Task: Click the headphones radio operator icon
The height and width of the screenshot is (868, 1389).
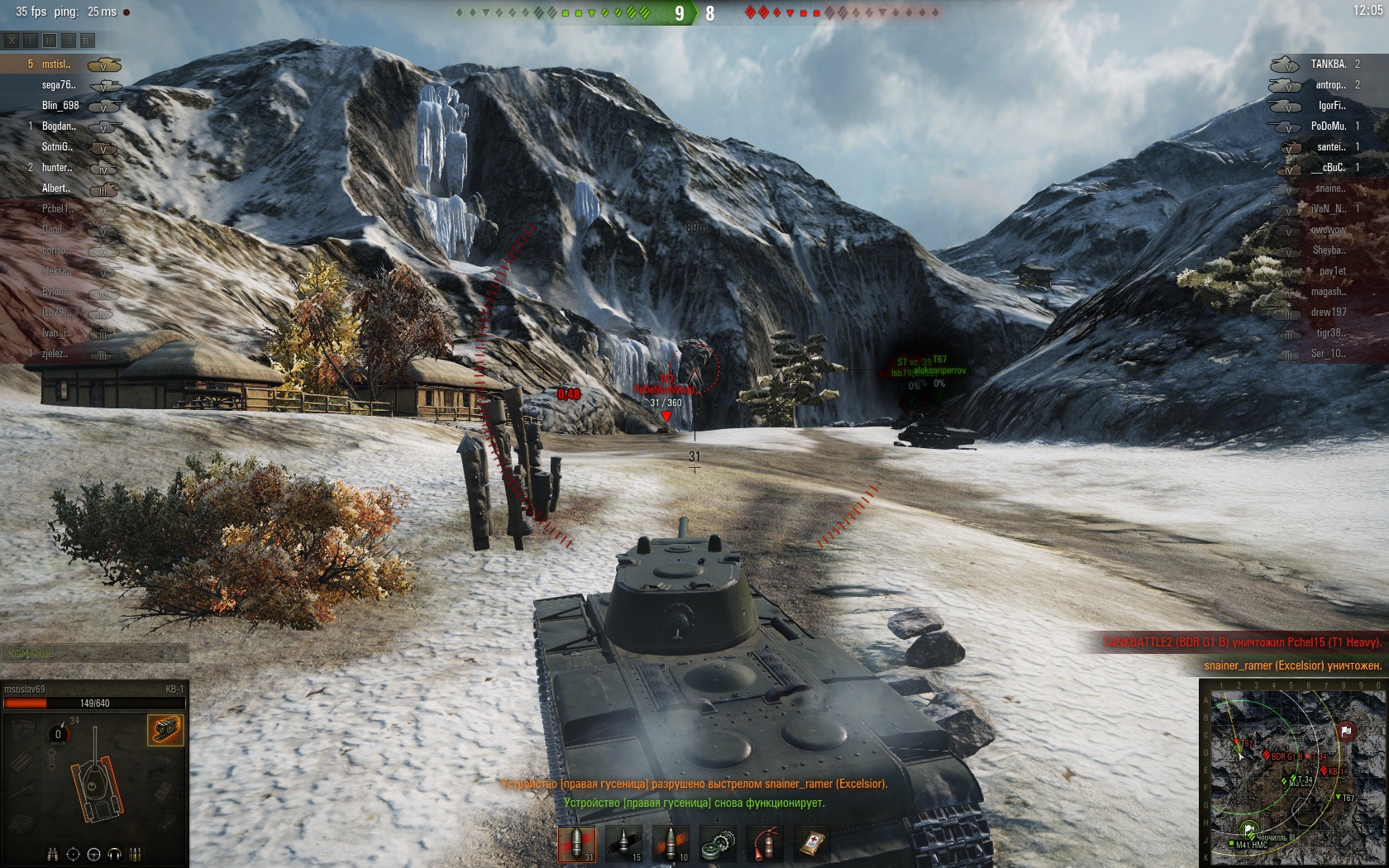Action: pos(114,855)
